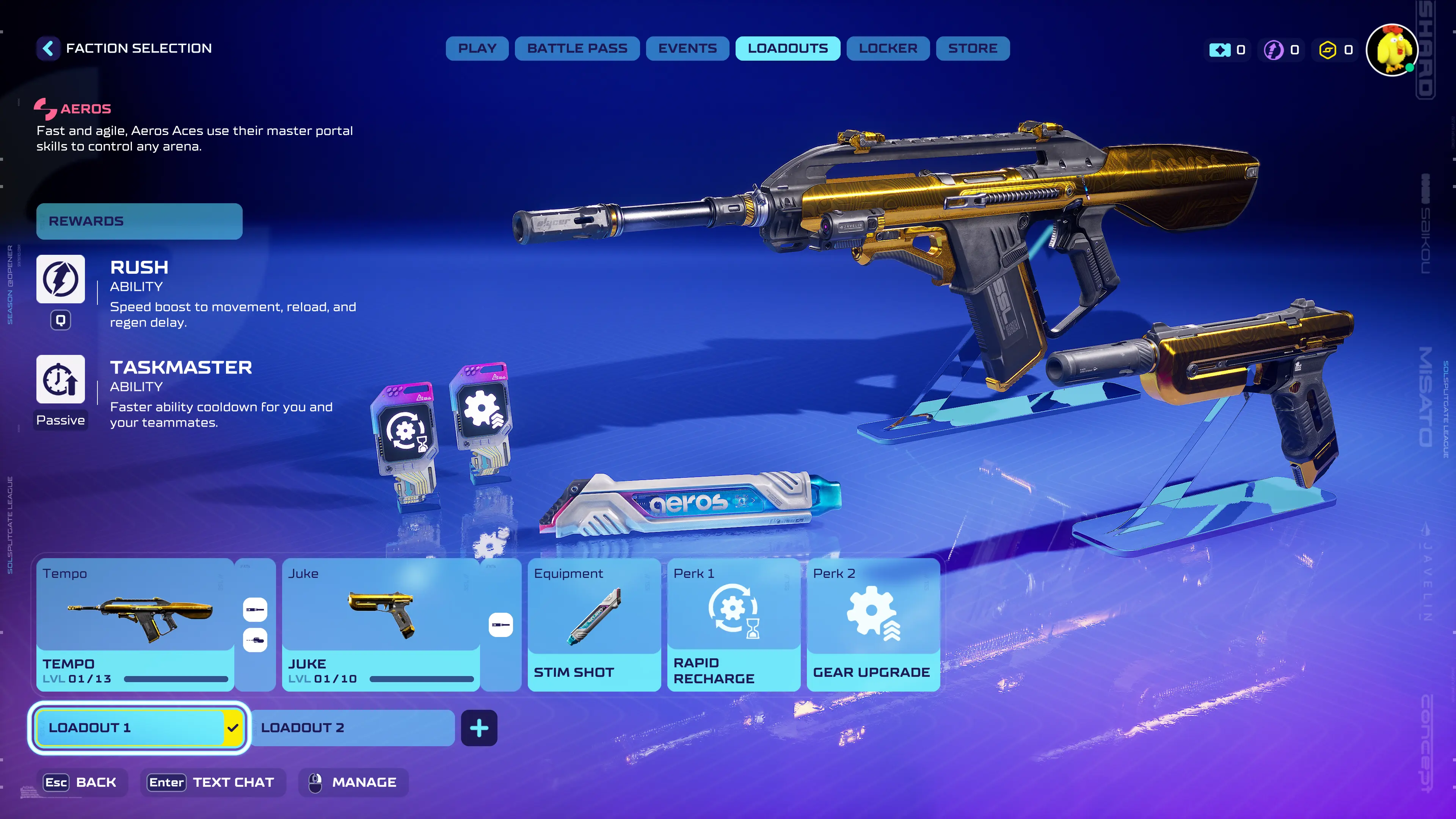This screenshot has width=1456, height=819.
Task: Open the chicken avatar profile
Action: (x=1391, y=50)
